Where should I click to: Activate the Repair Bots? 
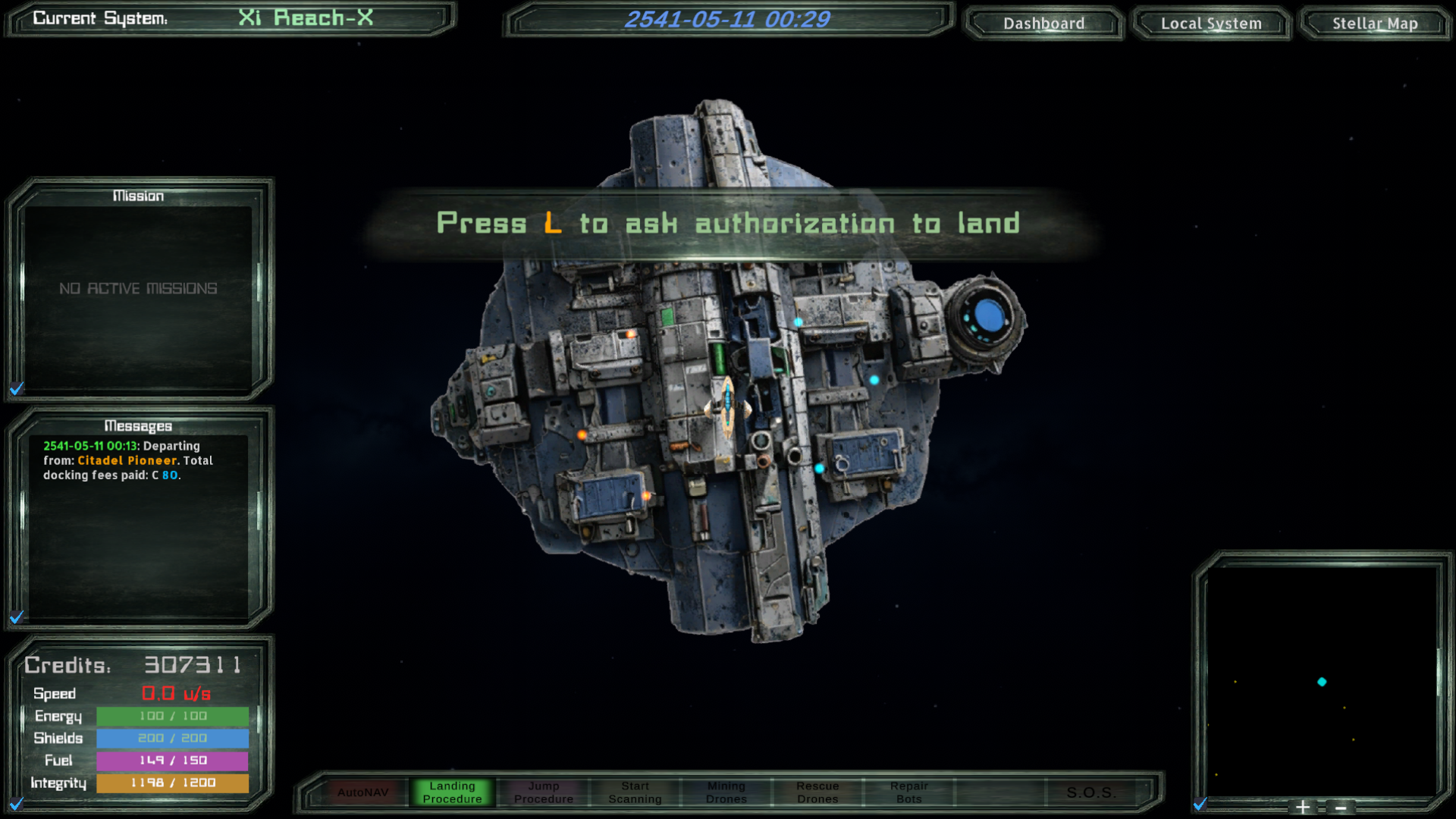pos(909,792)
